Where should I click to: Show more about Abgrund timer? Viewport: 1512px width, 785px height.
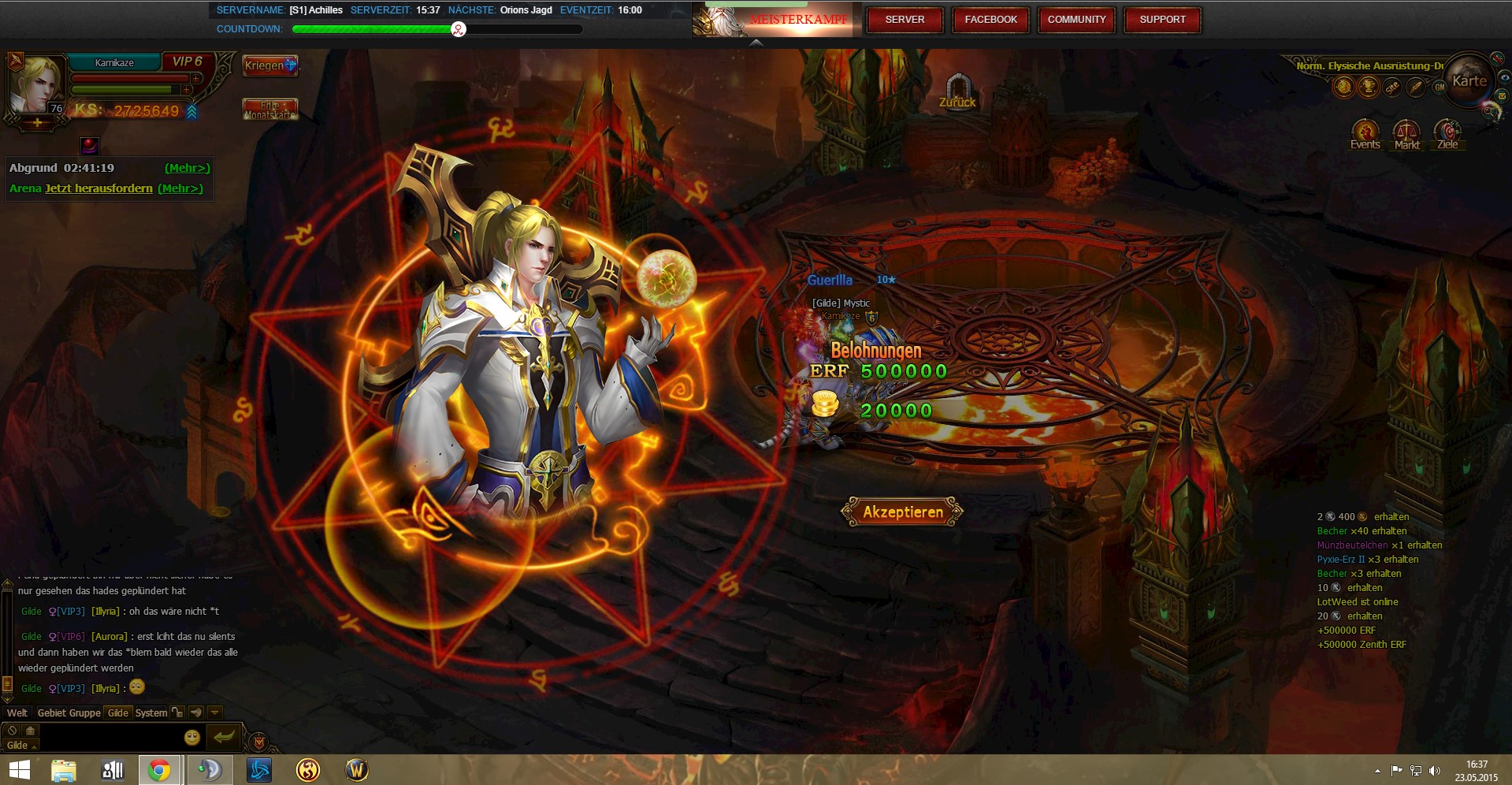click(187, 168)
